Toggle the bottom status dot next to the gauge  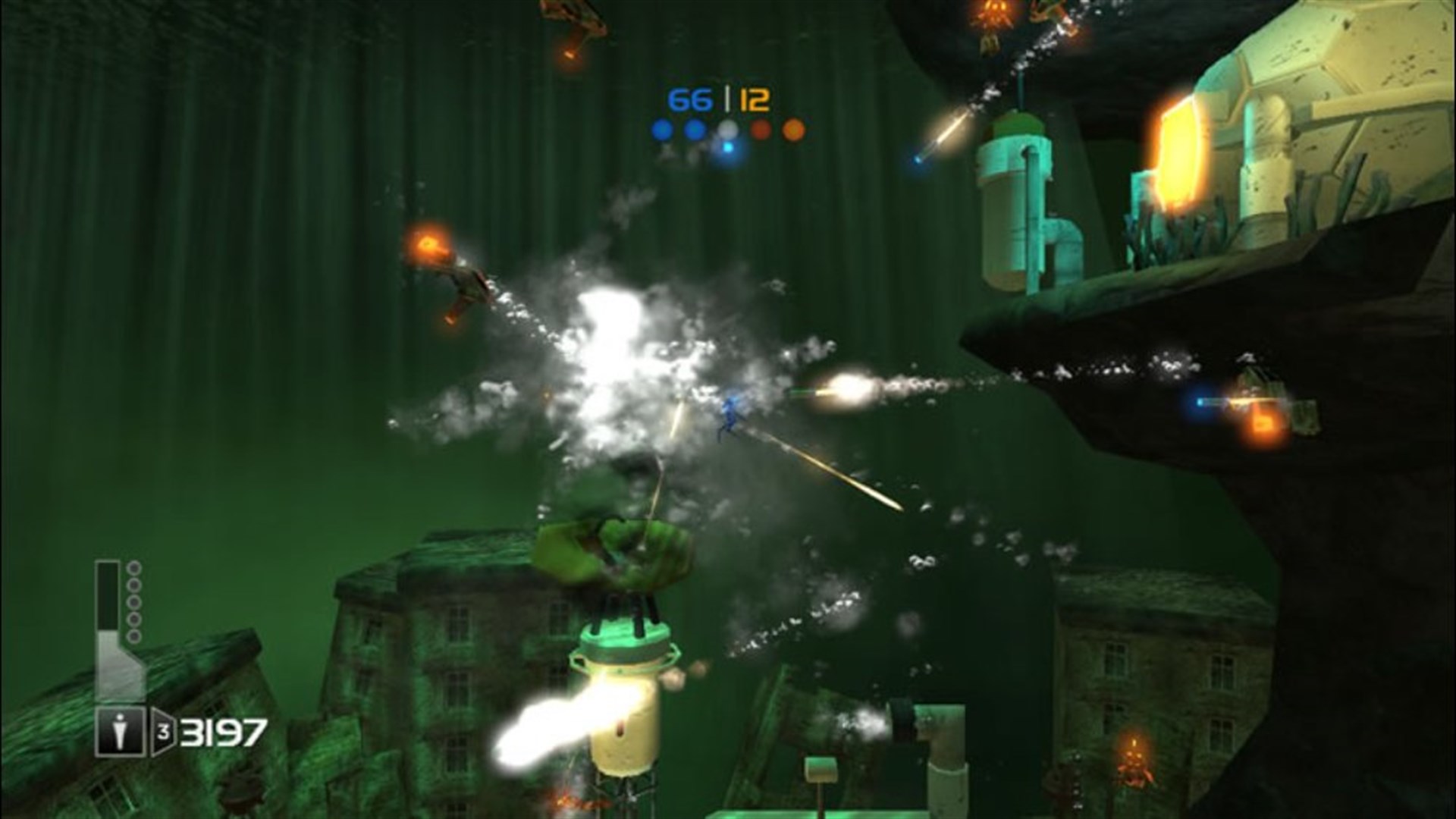[133, 635]
